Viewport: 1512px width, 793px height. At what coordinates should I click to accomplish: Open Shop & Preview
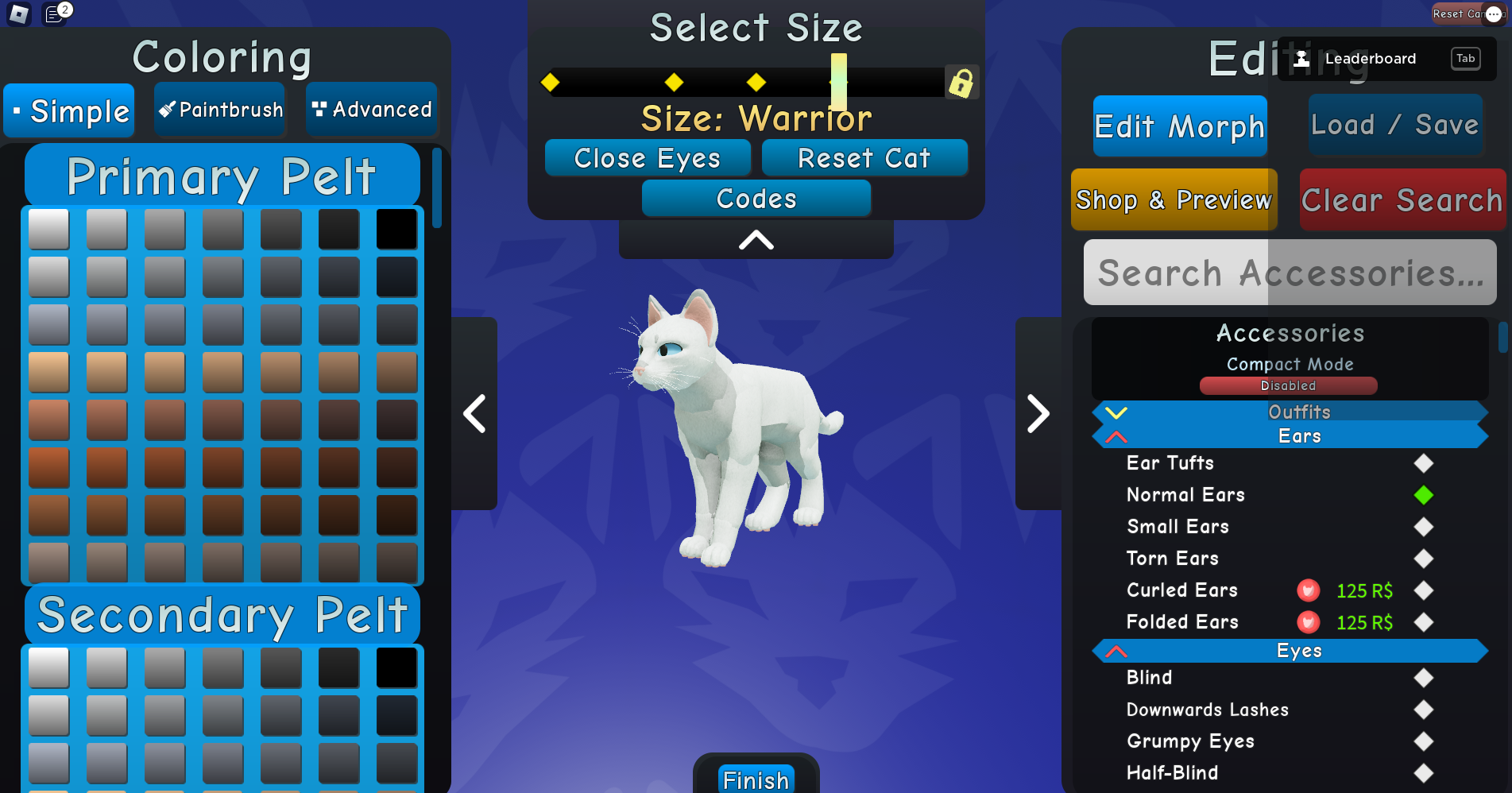(1174, 199)
